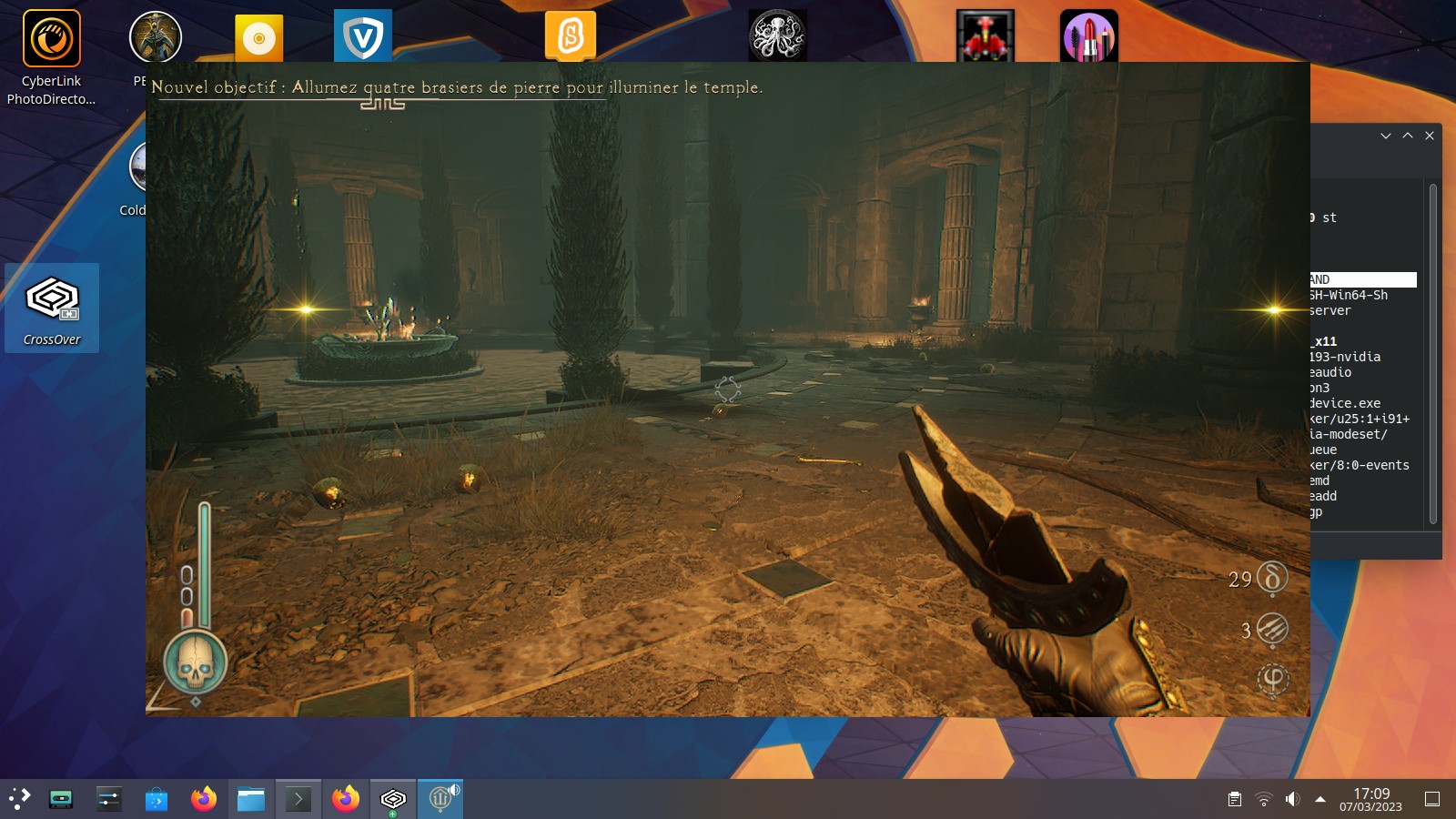Open the Dolphin file manager
The image size is (1456, 819).
(x=251, y=800)
